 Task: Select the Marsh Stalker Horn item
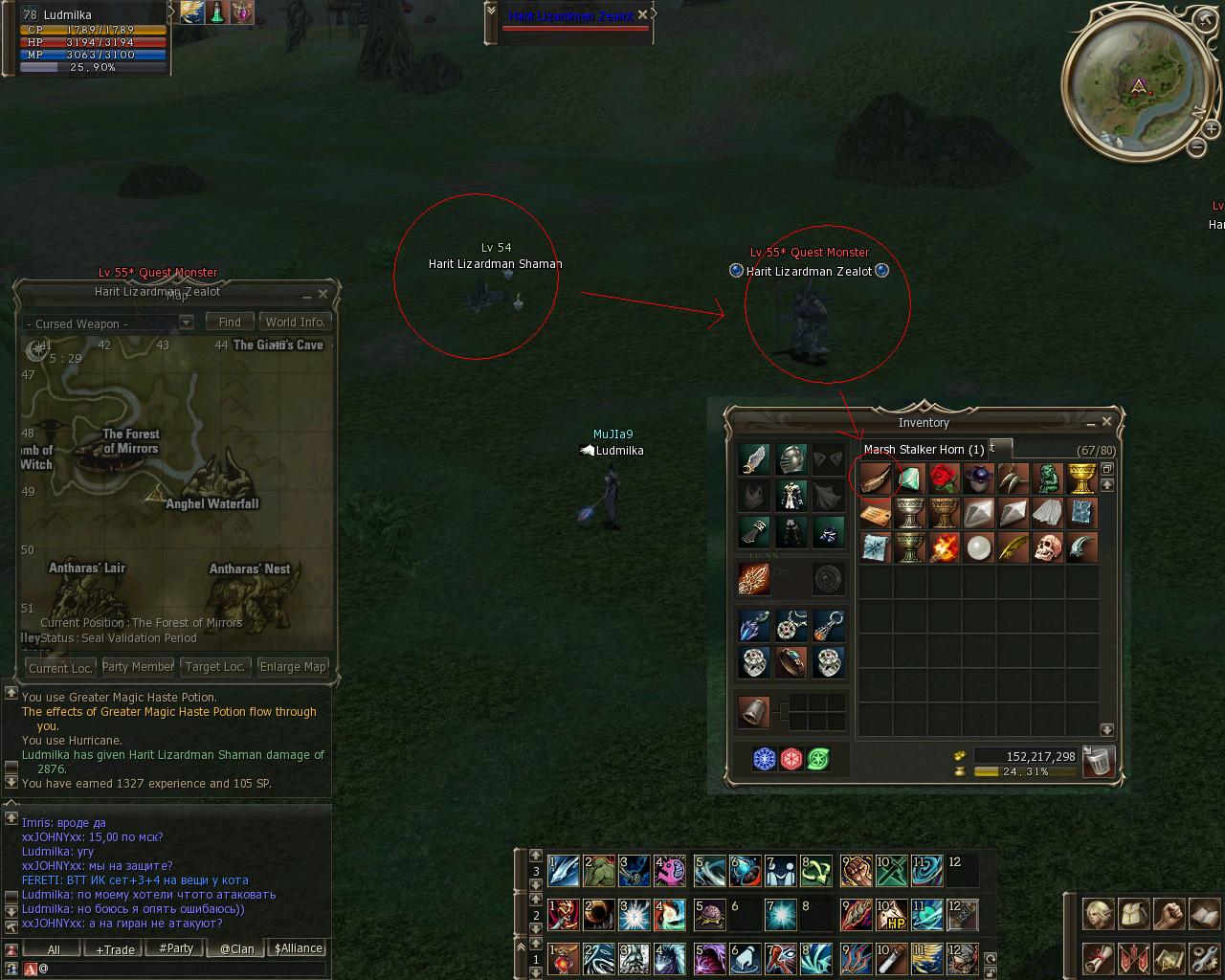point(875,477)
